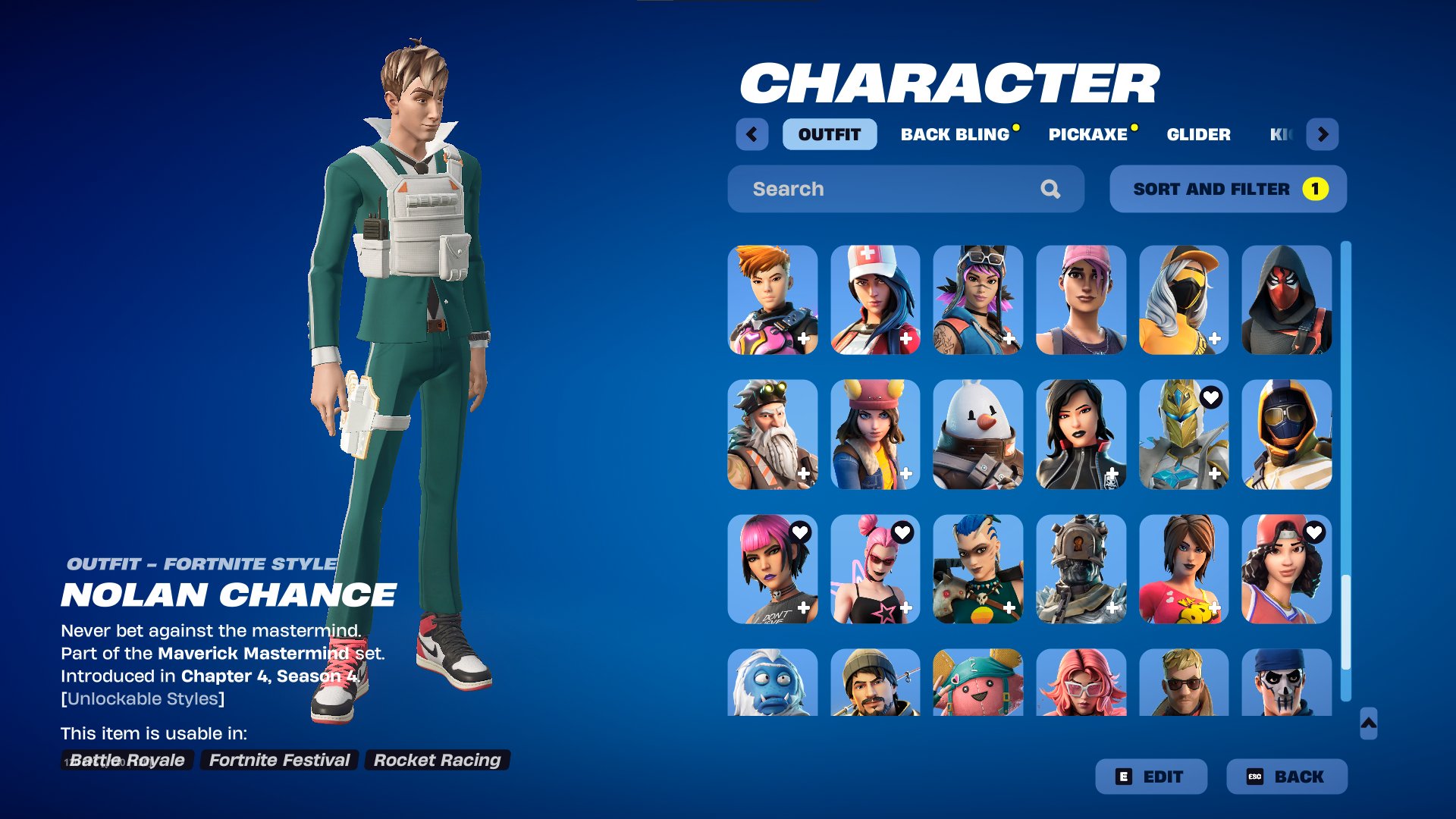Screen dimensions: 1456x819
Task: Select the snowman-style outfit
Action: pos(978,435)
